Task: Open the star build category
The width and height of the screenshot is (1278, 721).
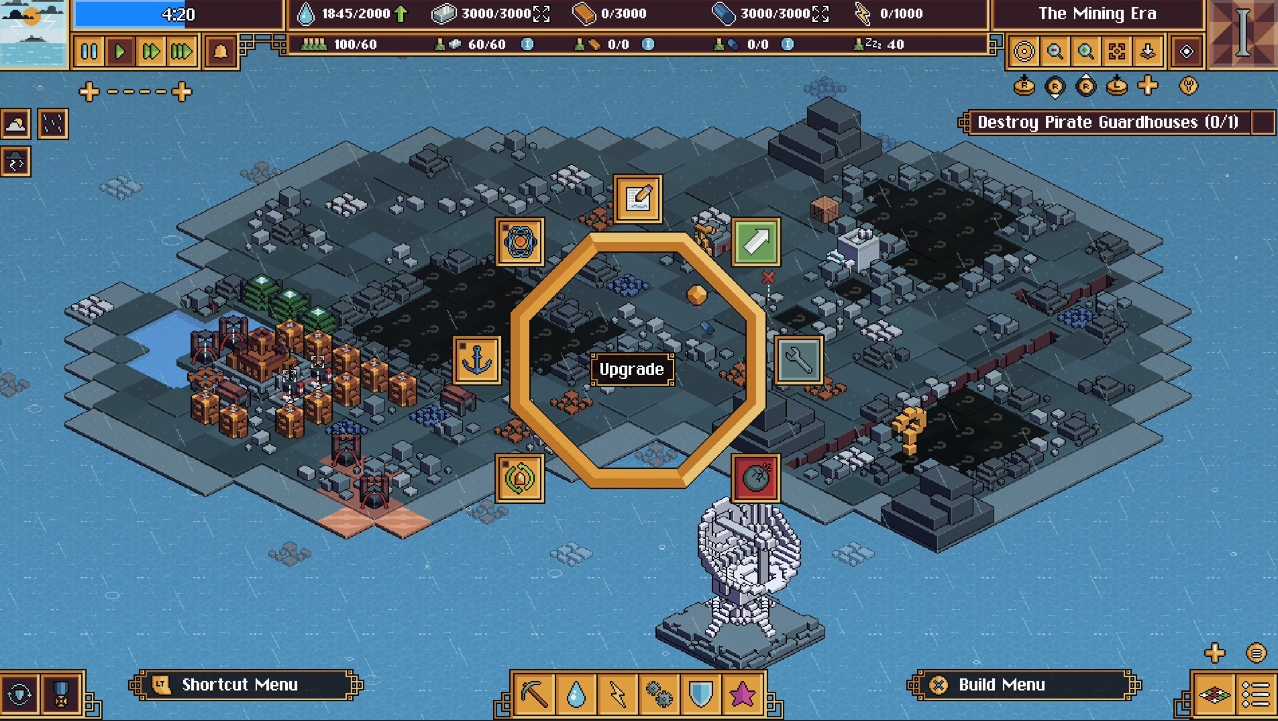Action: (743, 694)
